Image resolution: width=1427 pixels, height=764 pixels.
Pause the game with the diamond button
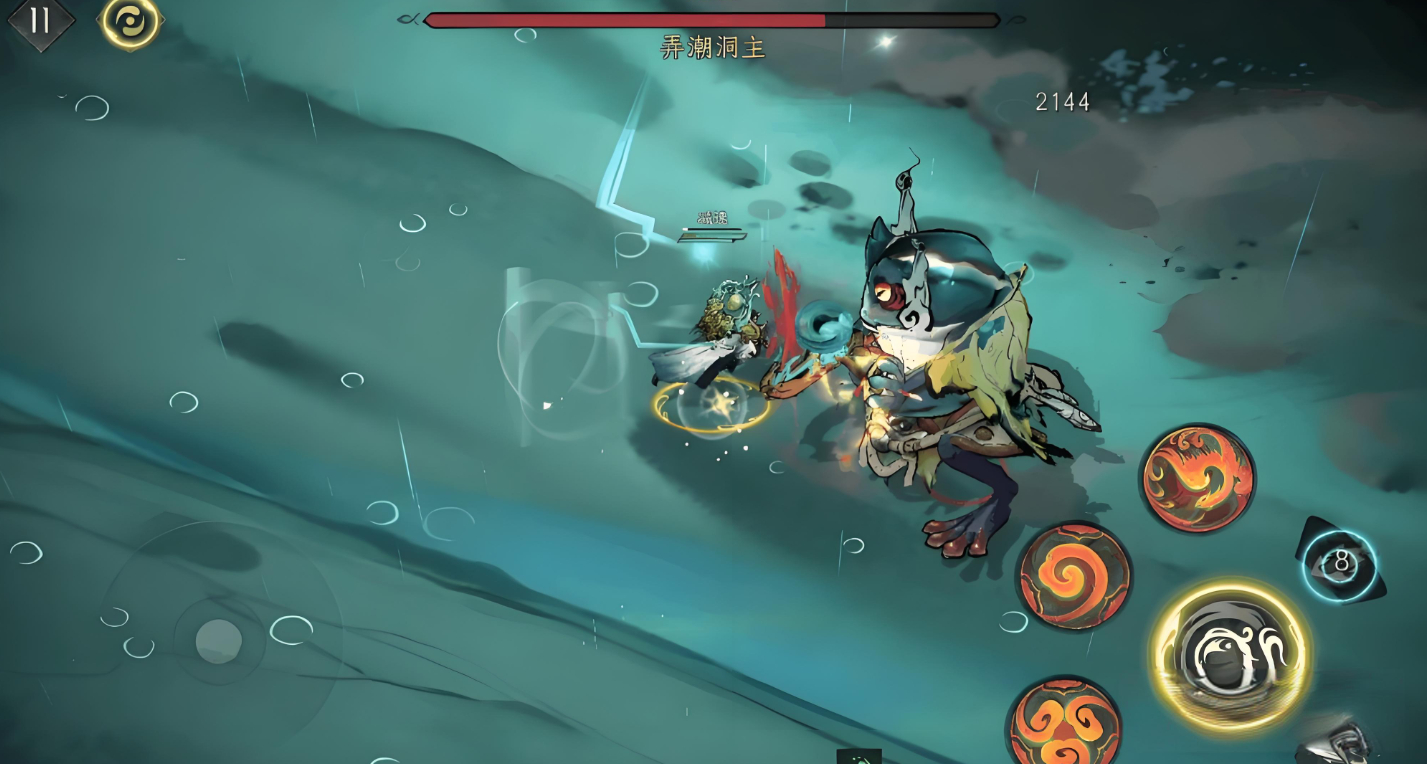click(x=40, y=21)
